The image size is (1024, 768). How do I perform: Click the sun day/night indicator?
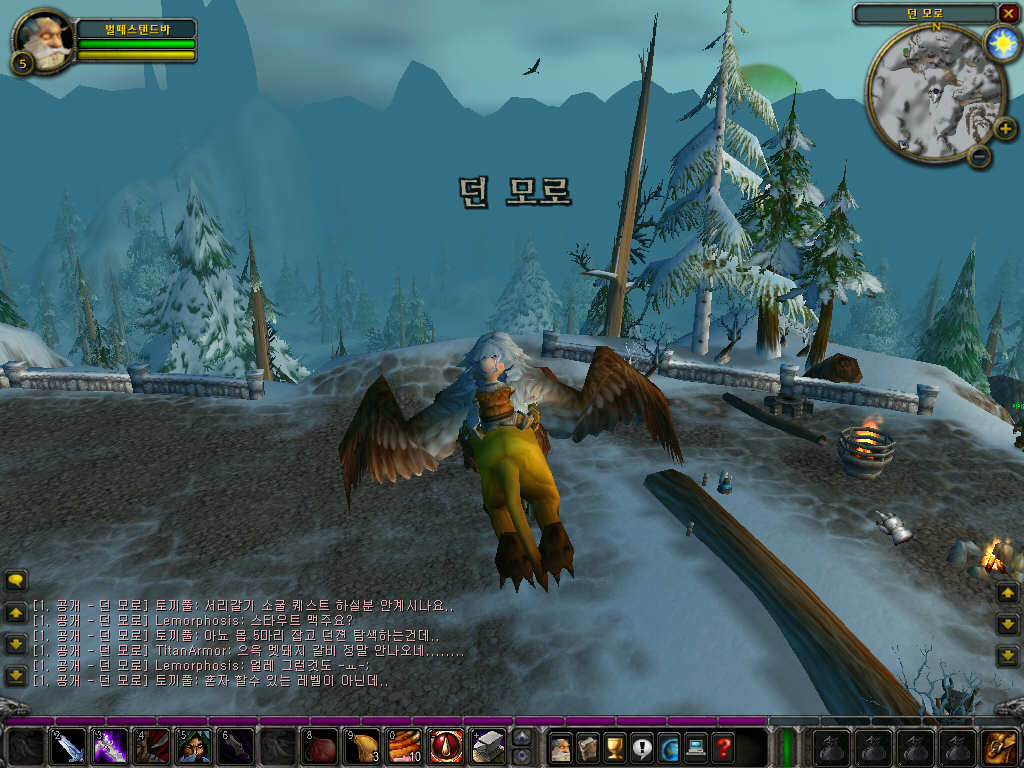coord(1000,43)
